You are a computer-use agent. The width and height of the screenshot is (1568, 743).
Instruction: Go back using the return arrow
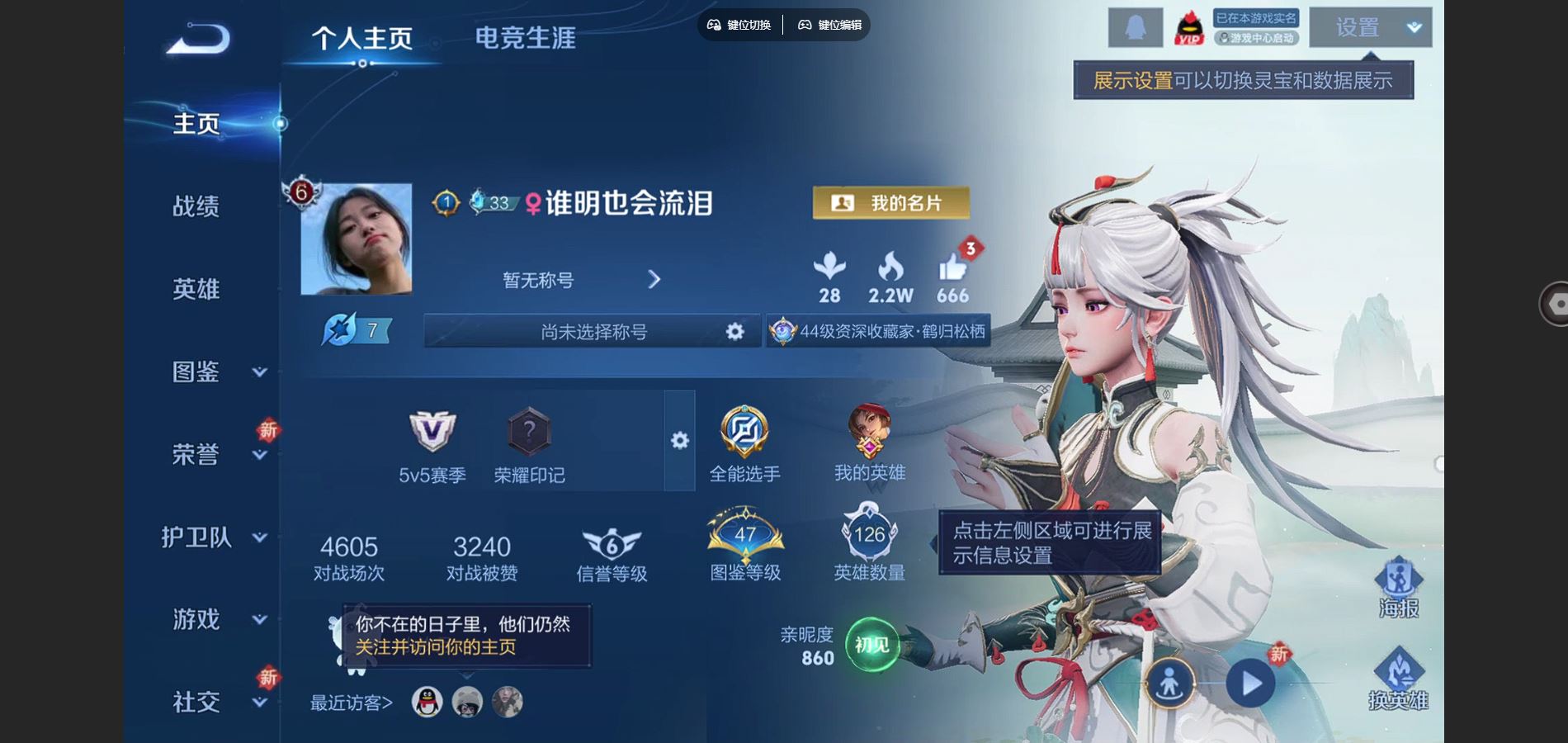199,39
